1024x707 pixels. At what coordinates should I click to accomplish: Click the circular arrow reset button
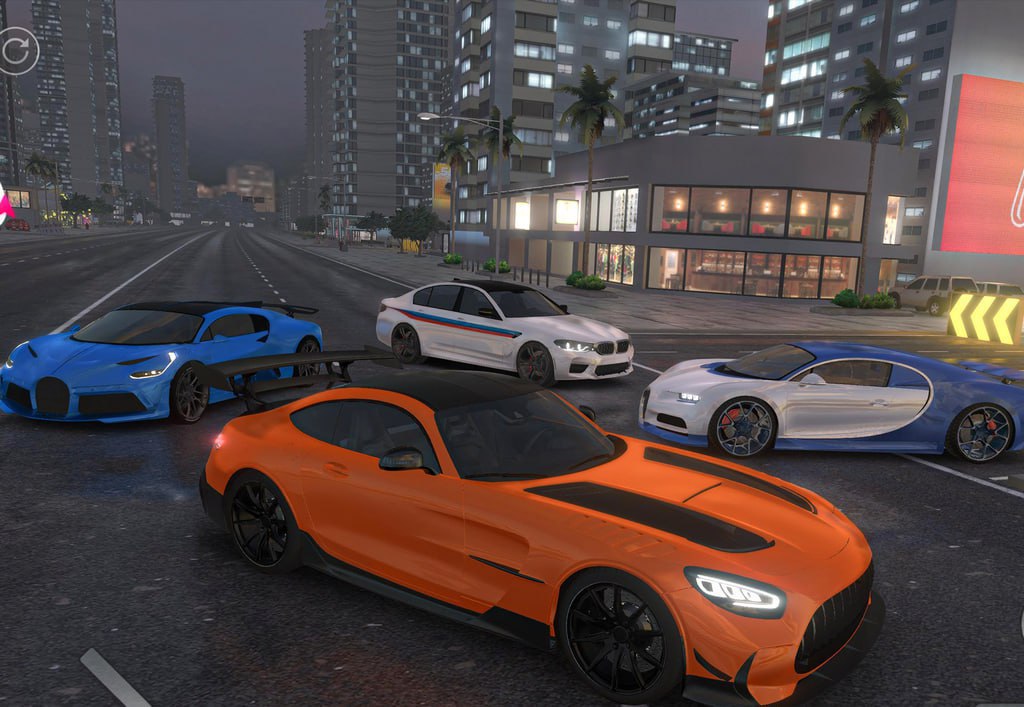coord(17,50)
